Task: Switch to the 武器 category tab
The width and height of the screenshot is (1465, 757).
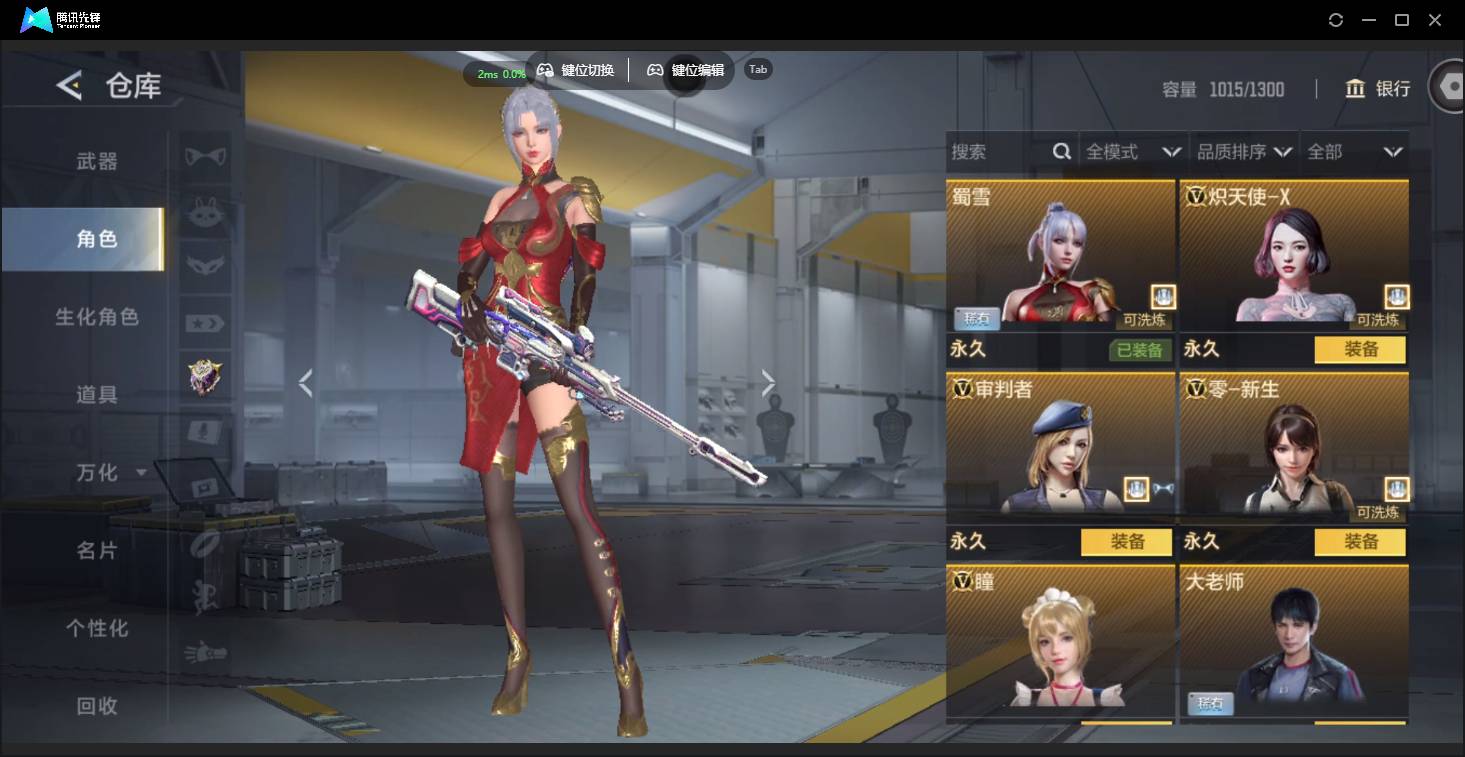Action: coord(97,161)
